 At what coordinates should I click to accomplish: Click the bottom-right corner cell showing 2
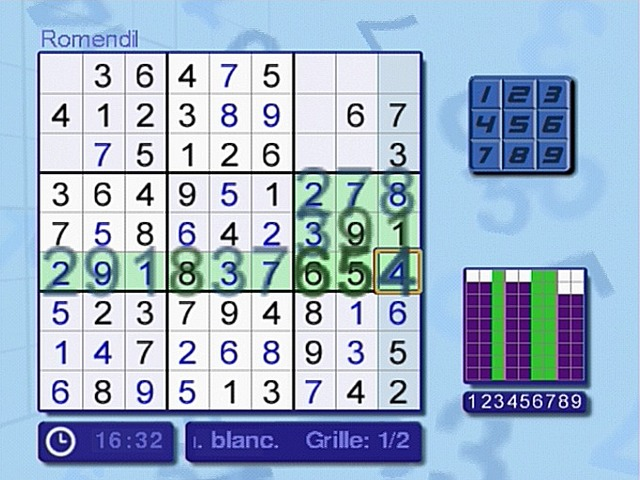[398, 389]
